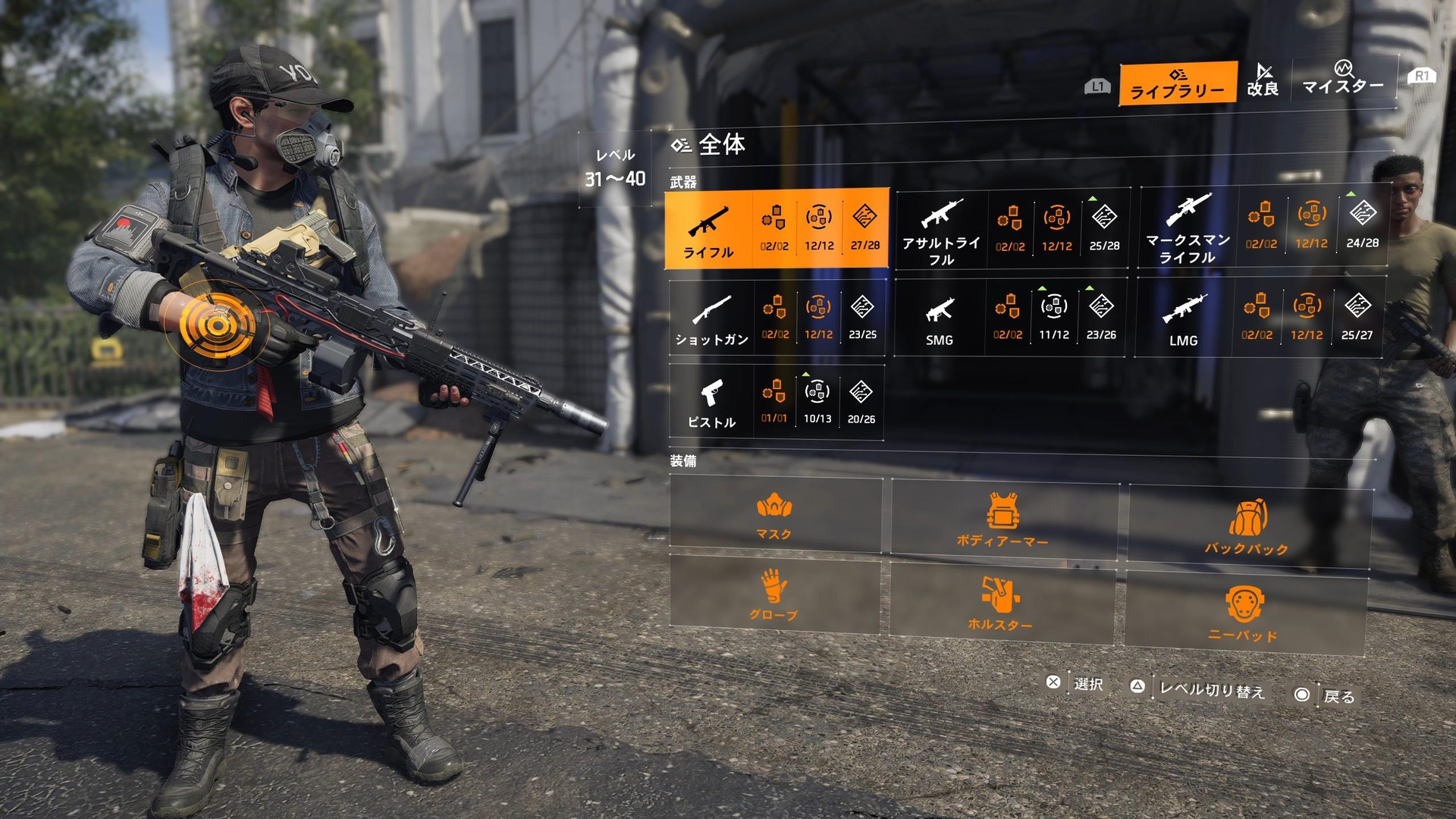The height and width of the screenshot is (819, 1456).
Task: Choose the ニーパッド gear tile
Action: point(1244,613)
